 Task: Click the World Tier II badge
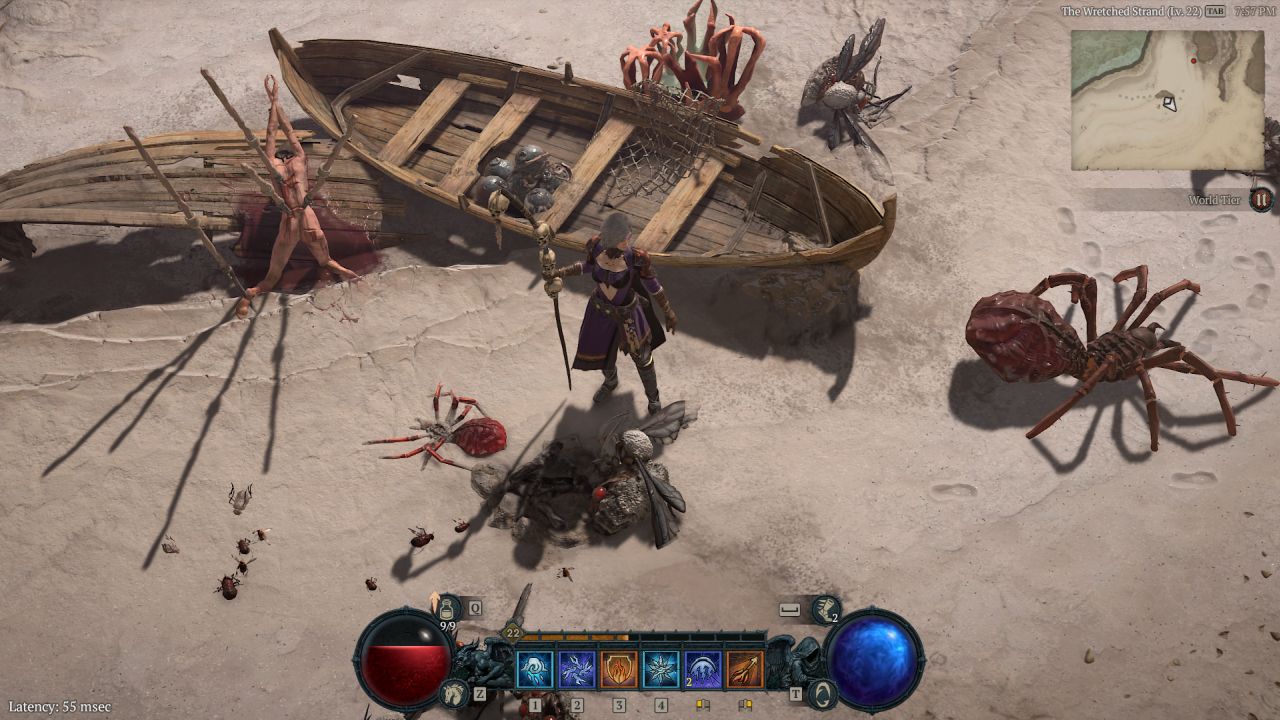pyautogui.click(x=1261, y=199)
